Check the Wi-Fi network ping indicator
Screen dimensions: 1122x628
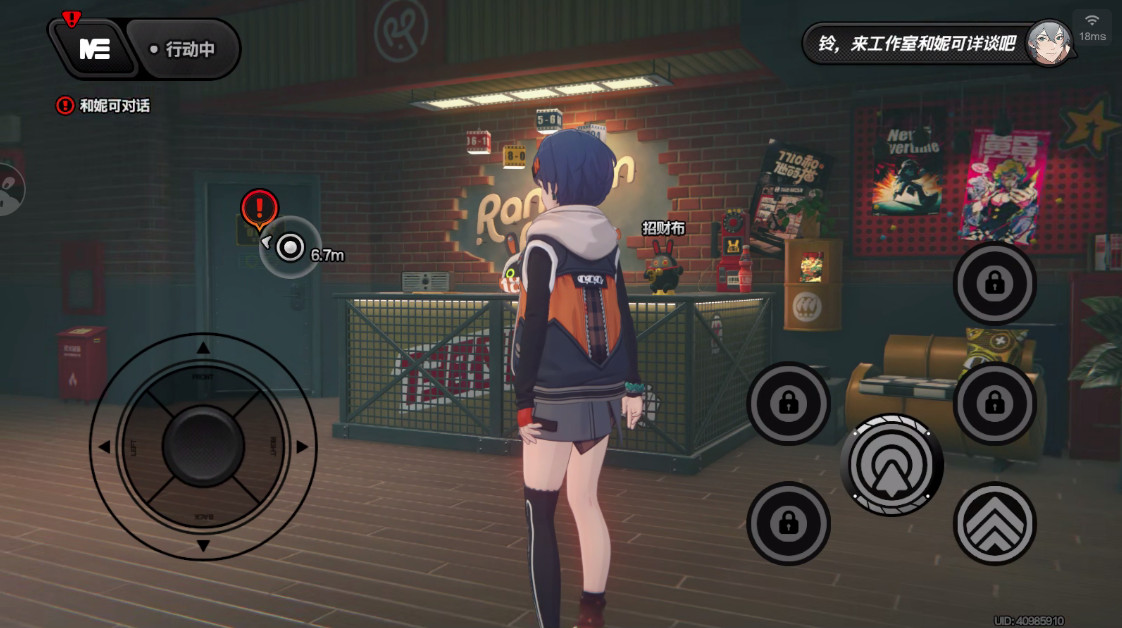click(x=1092, y=26)
